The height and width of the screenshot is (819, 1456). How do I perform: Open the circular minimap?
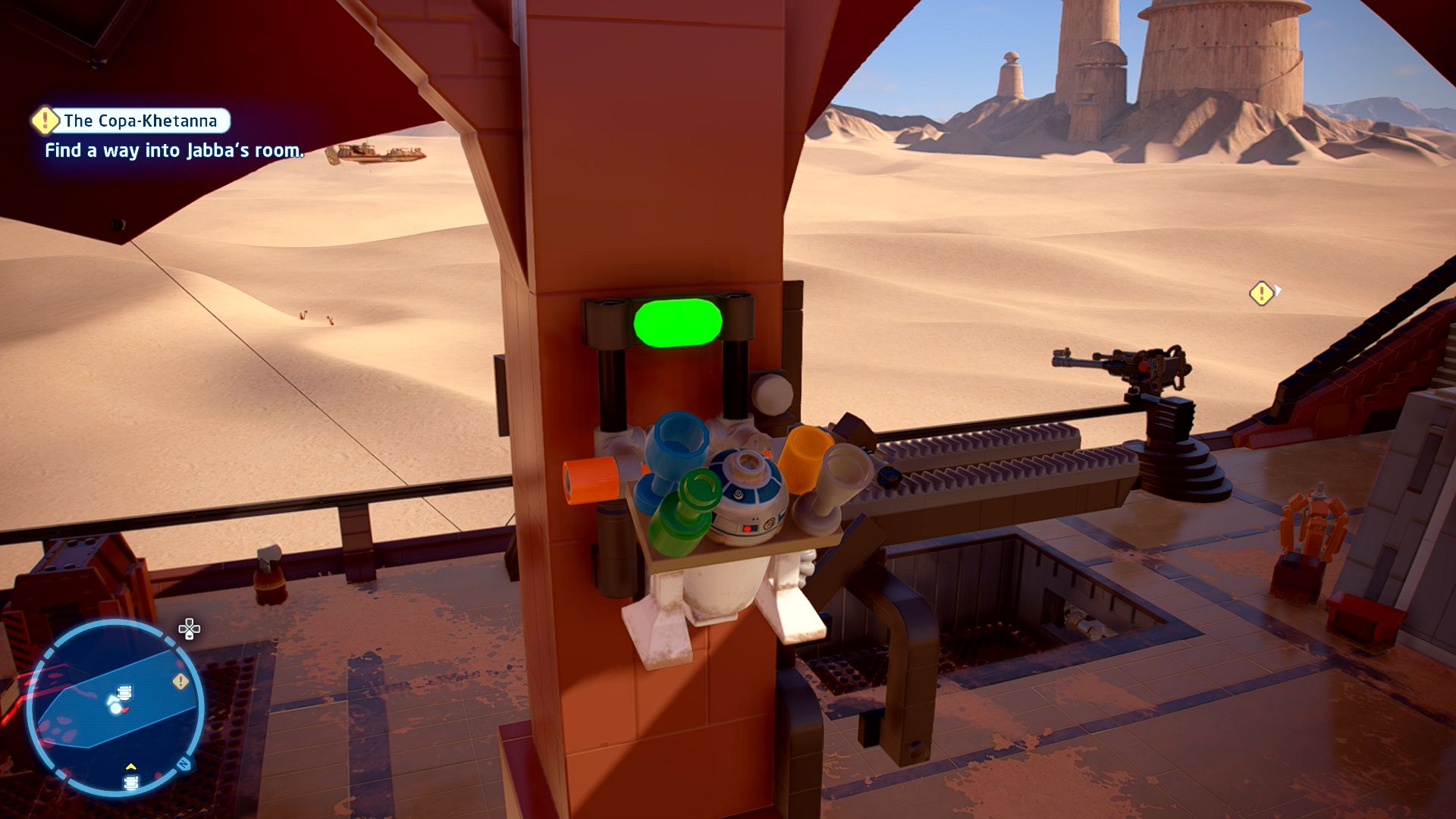[115, 707]
